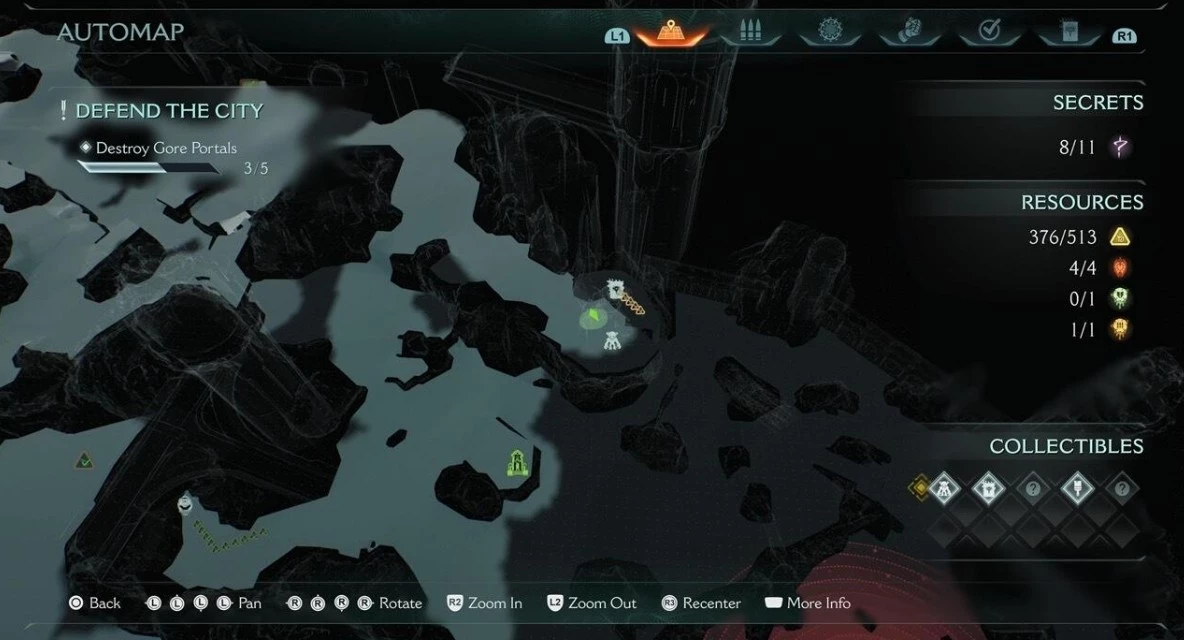This screenshot has width=1184, height=640.
Task: Switch to the codex book tab
Action: pos(1068,32)
